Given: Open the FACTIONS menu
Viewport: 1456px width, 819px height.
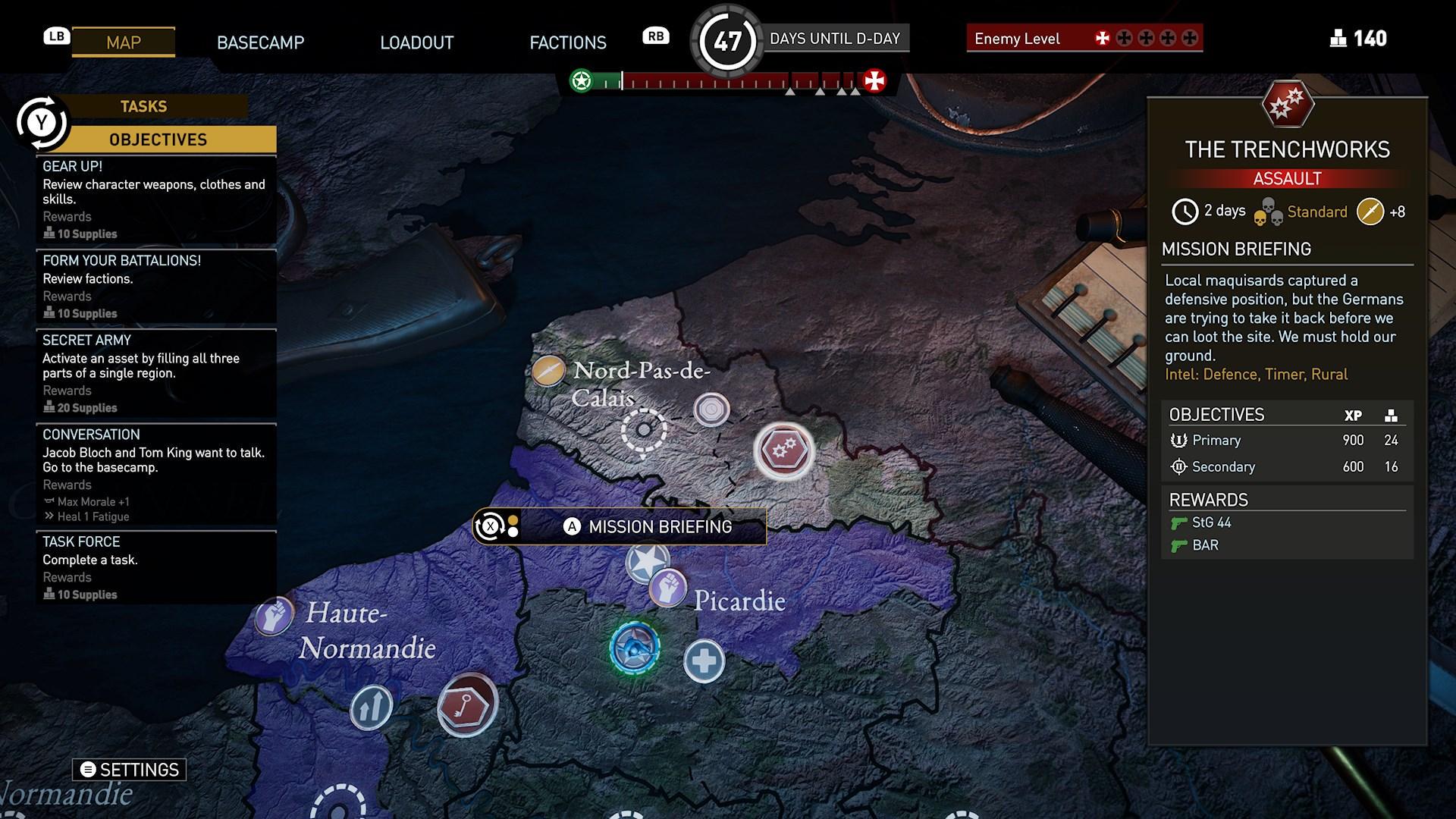Looking at the screenshot, I should [567, 42].
